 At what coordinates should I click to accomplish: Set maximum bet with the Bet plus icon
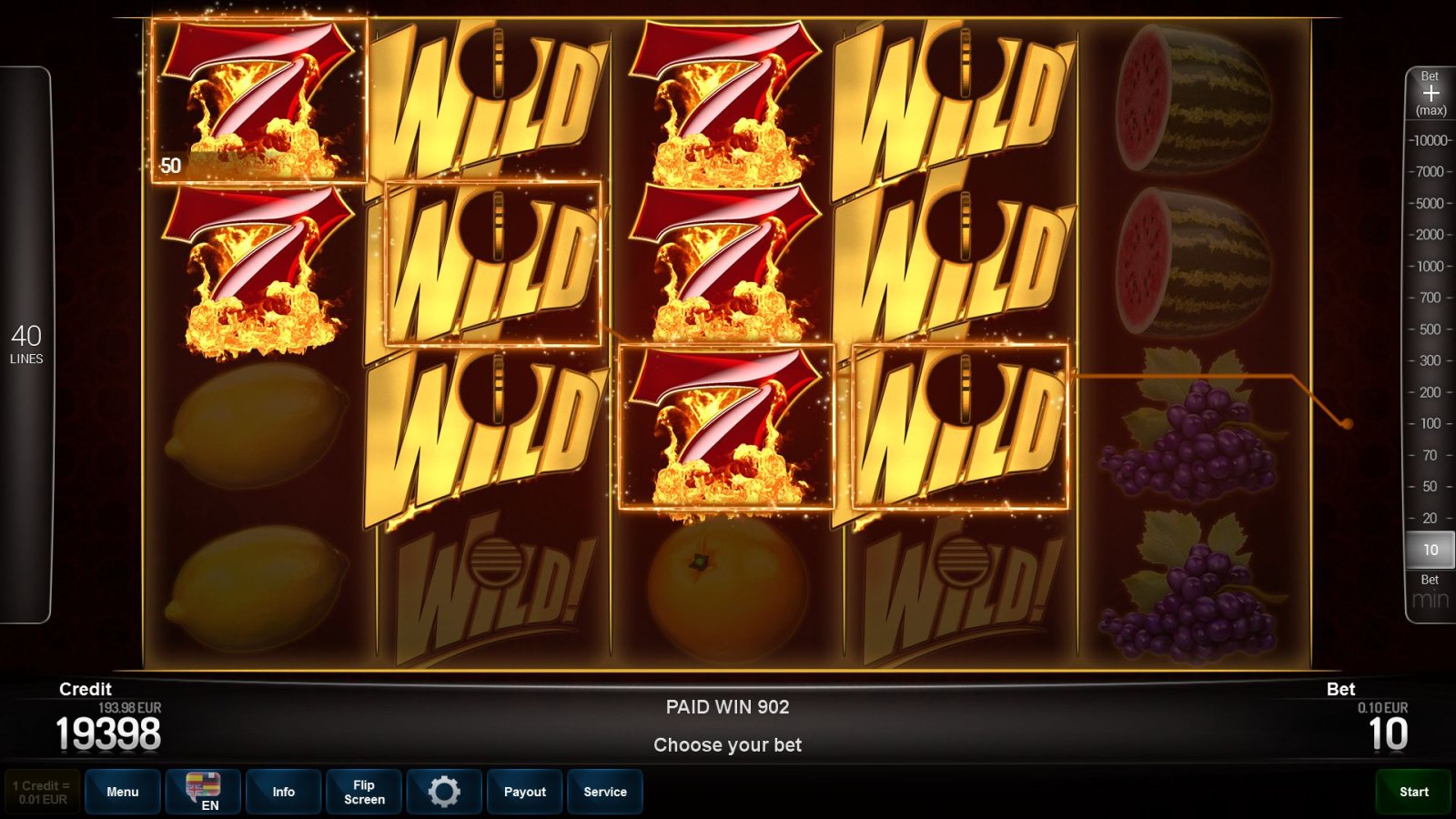coord(1431,94)
